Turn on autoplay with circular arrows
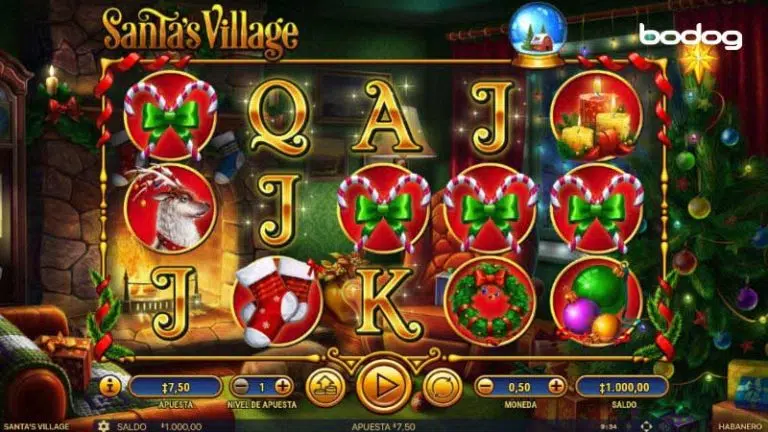768x432 pixels. pyautogui.click(x=442, y=386)
